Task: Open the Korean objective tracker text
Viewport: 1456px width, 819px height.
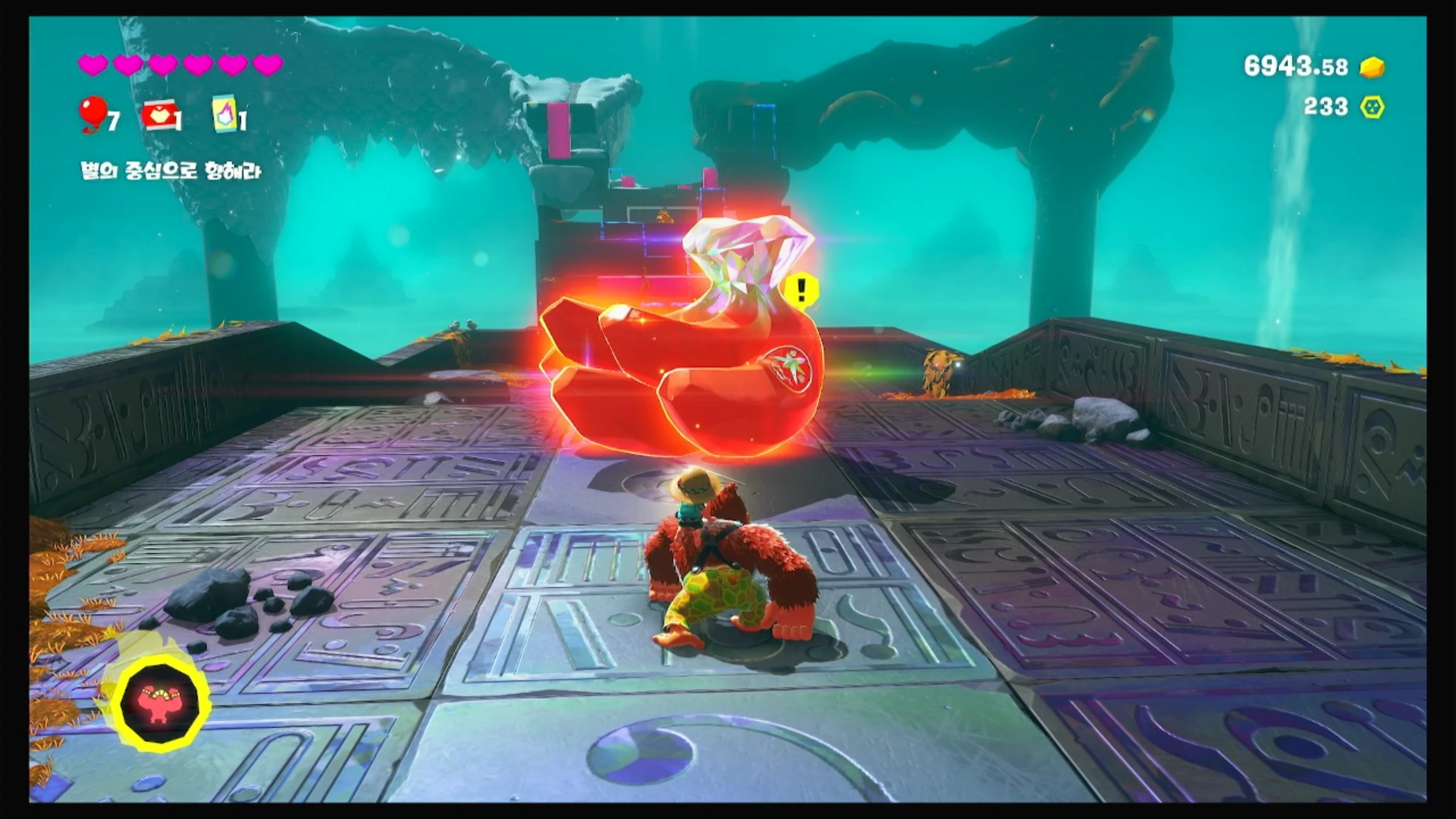Action: [x=171, y=171]
